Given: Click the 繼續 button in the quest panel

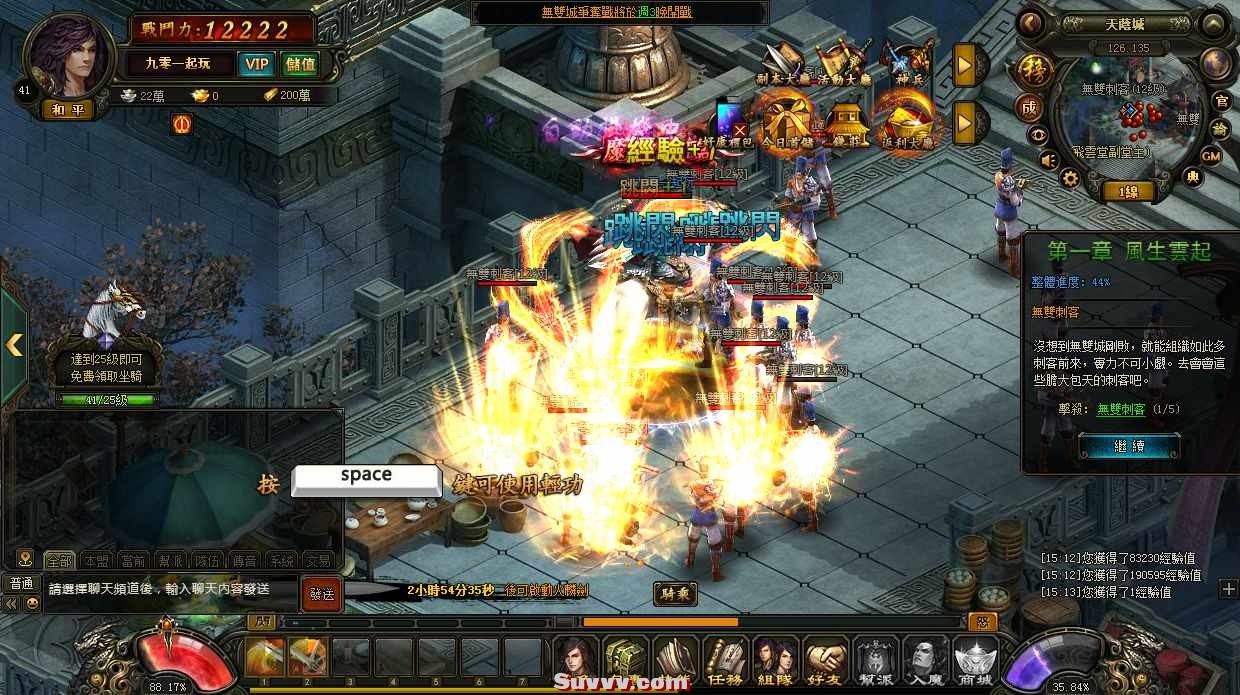Looking at the screenshot, I should click(1128, 446).
